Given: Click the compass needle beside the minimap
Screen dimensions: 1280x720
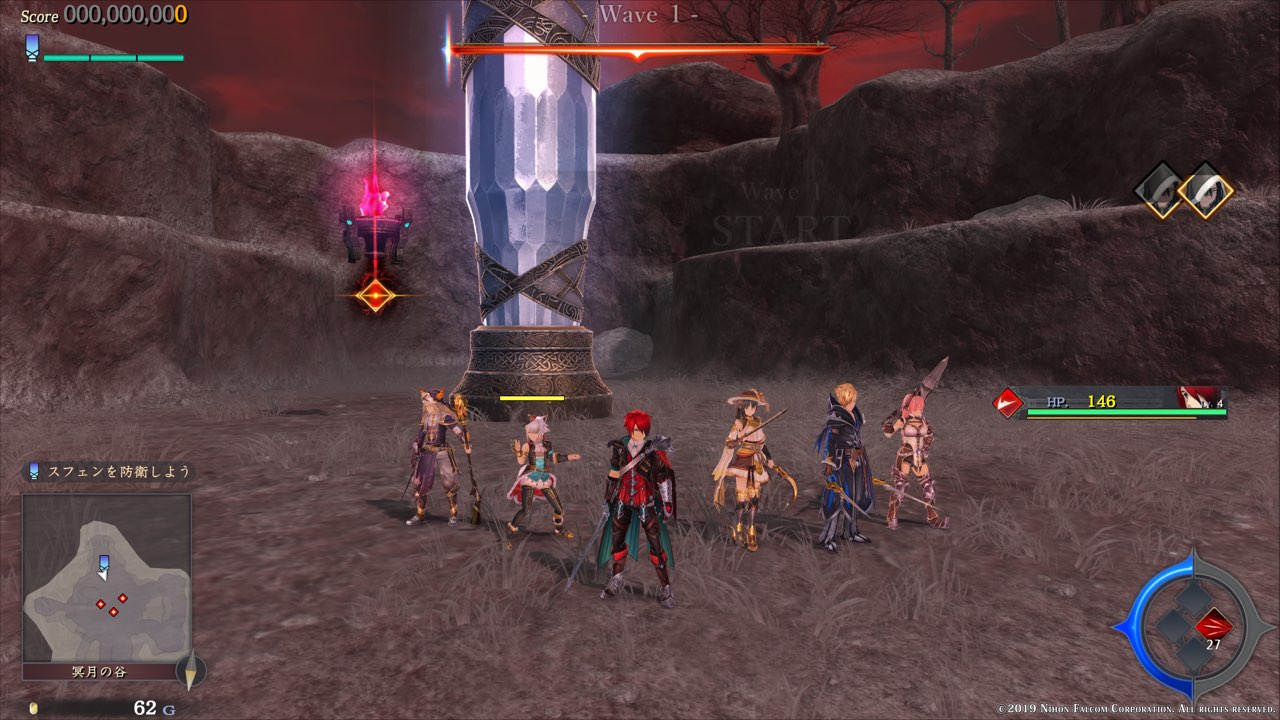Looking at the screenshot, I should [x=190, y=670].
